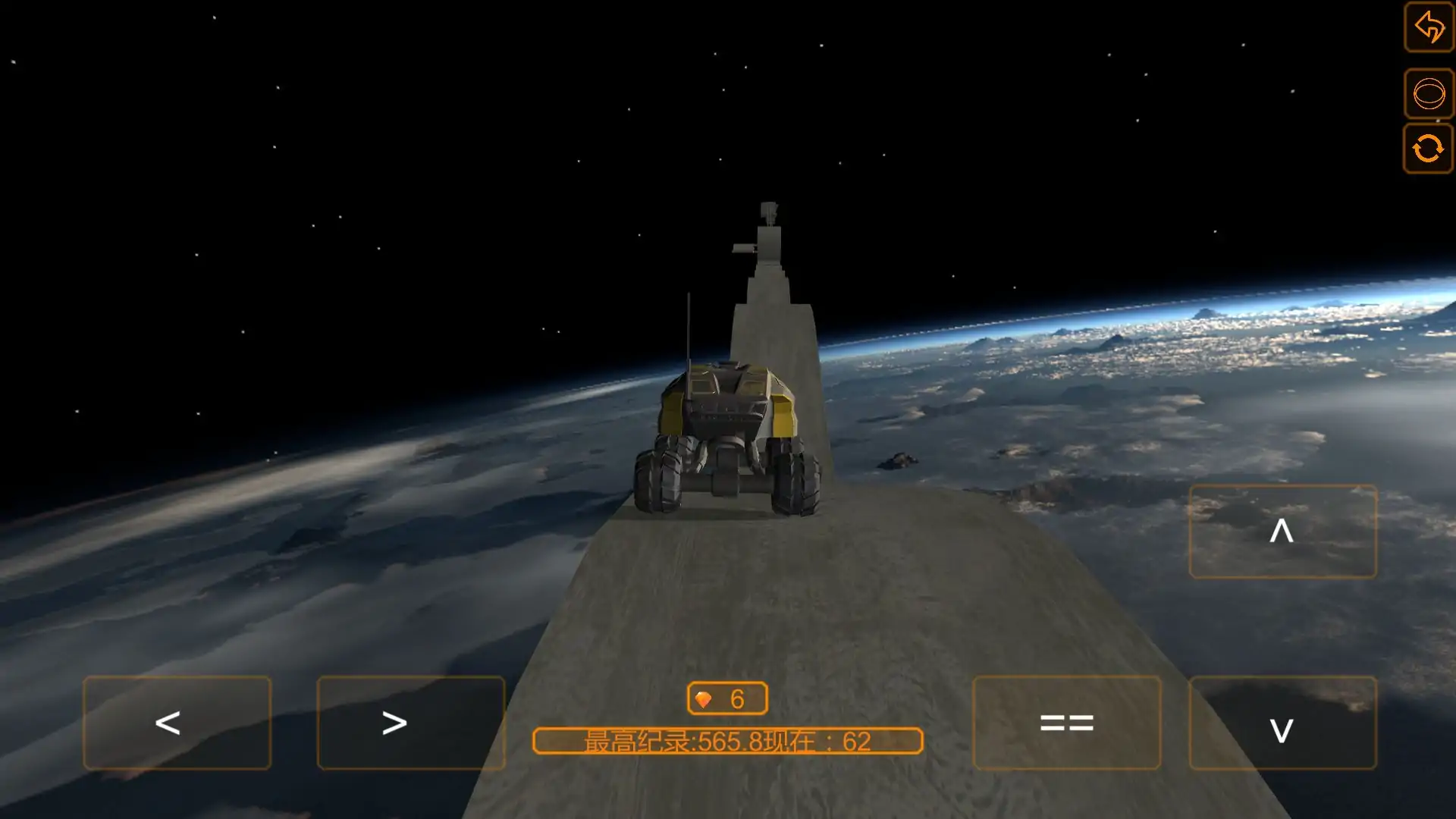The height and width of the screenshot is (819, 1456).
Task: Tap the undo-style arrow in the top-right corner
Action: tap(1429, 28)
